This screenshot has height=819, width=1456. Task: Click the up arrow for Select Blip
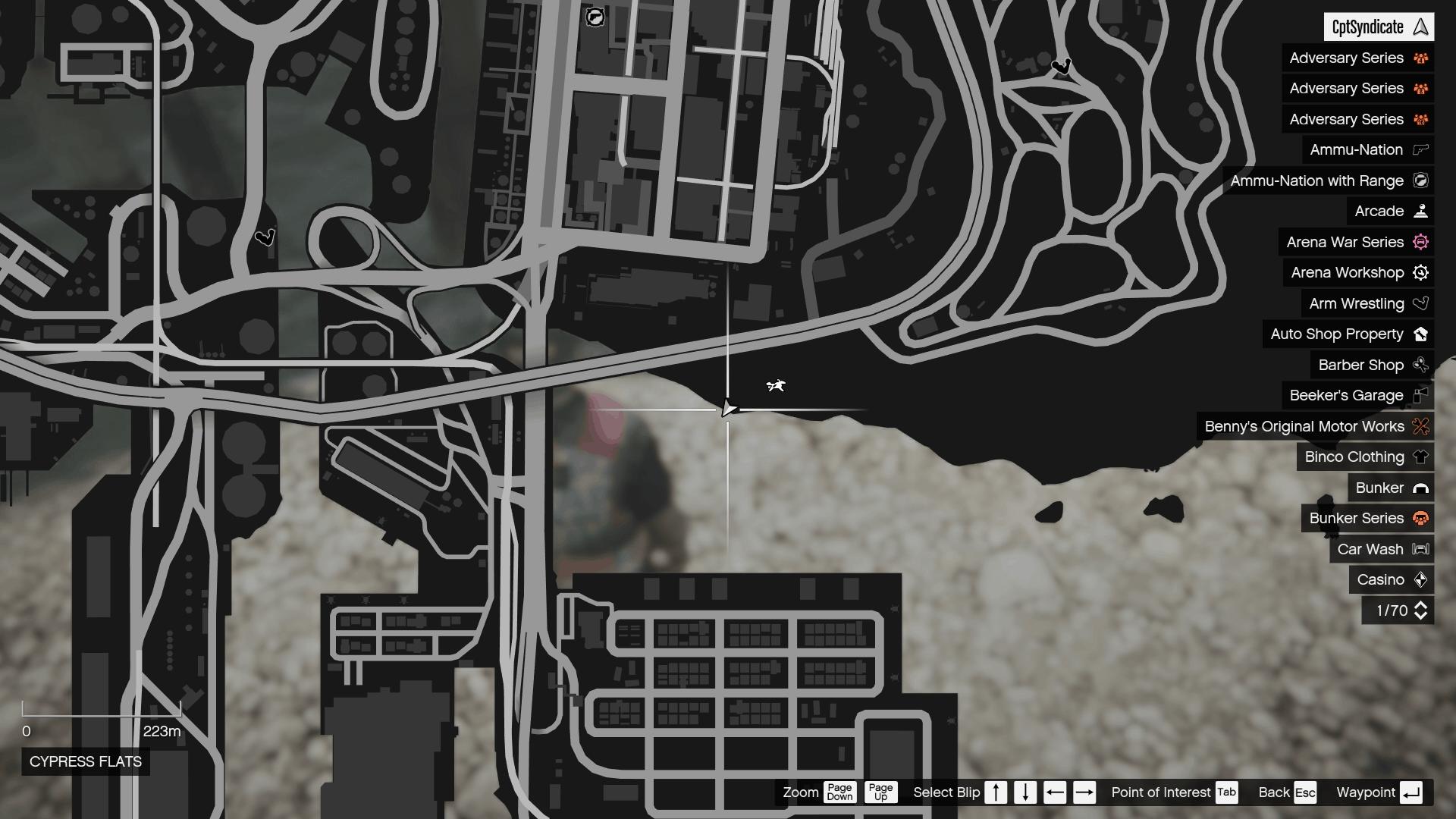pyautogui.click(x=996, y=792)
